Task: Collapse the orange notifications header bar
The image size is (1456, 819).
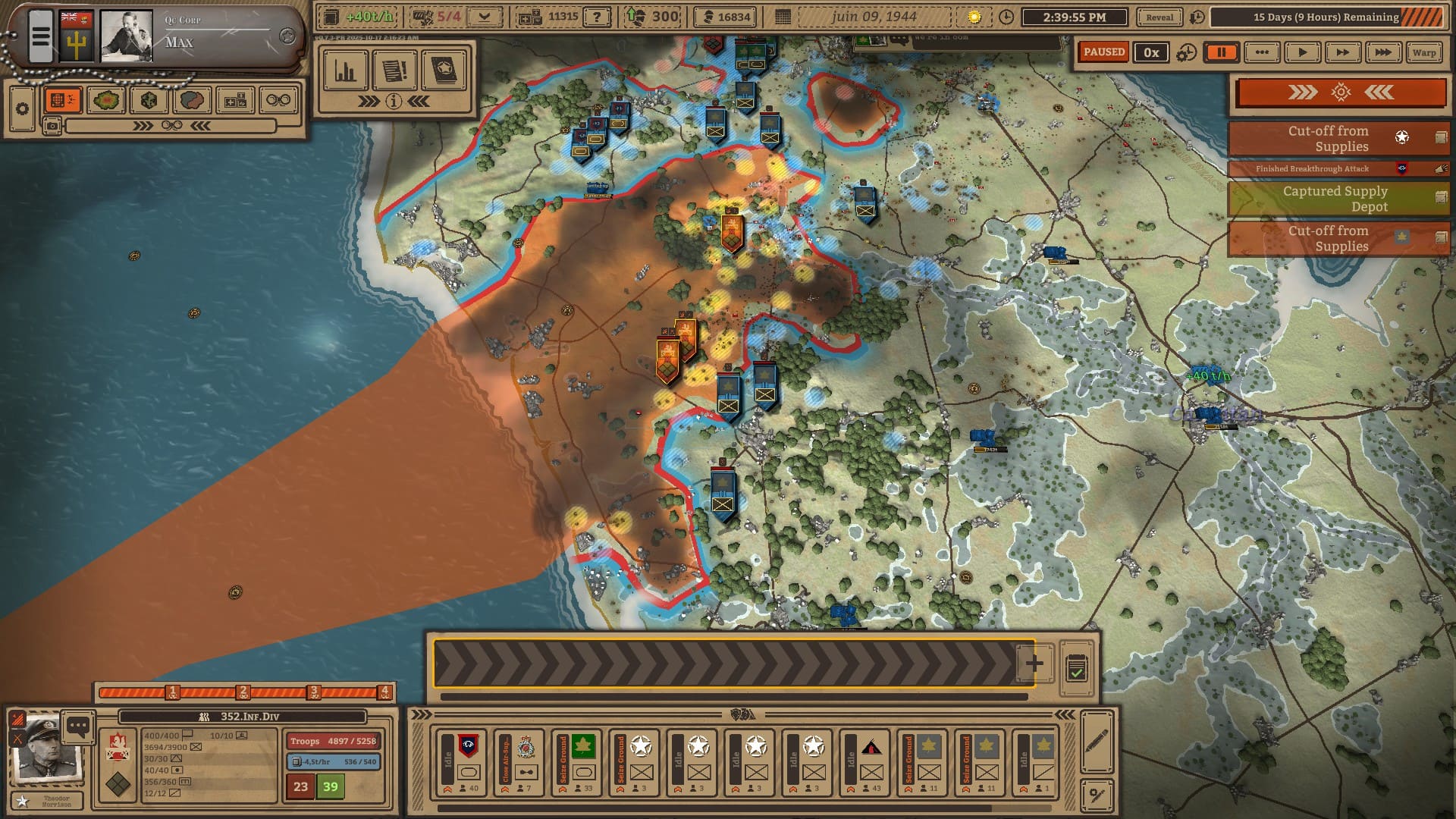Action: 1340,93
